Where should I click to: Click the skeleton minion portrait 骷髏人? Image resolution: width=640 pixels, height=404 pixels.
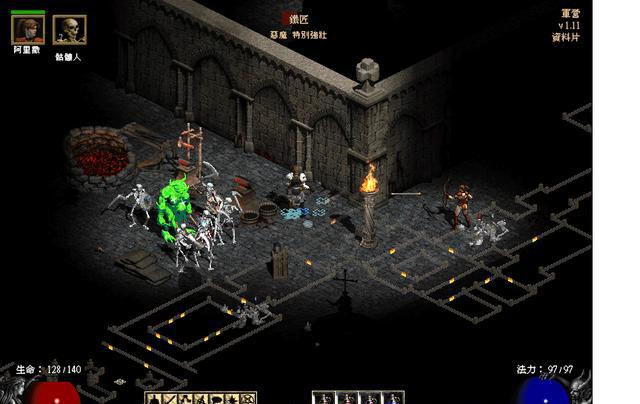[67, 30]
